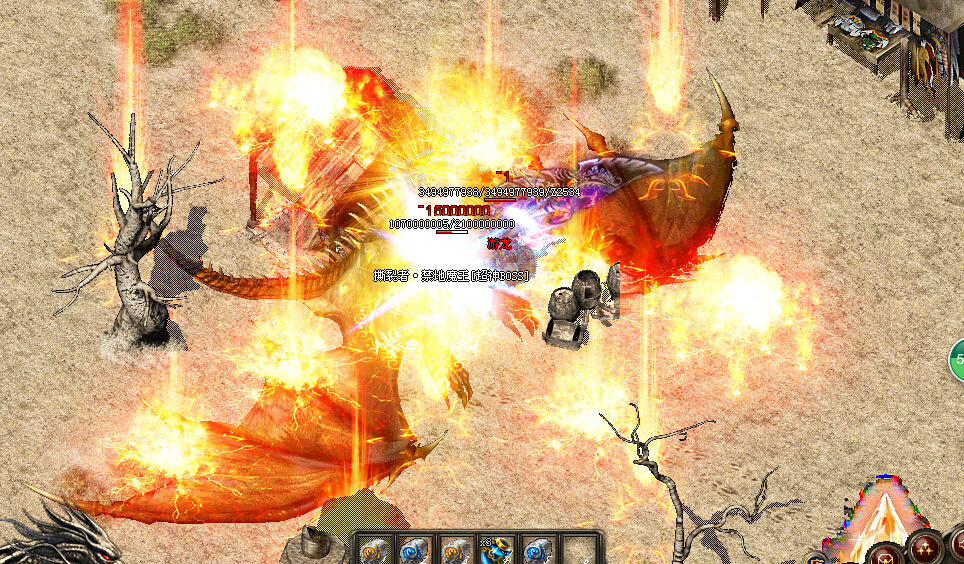Activate the first gold scroll in the hotbar
Screen dimensions: 964x564
tap(374, 549)
